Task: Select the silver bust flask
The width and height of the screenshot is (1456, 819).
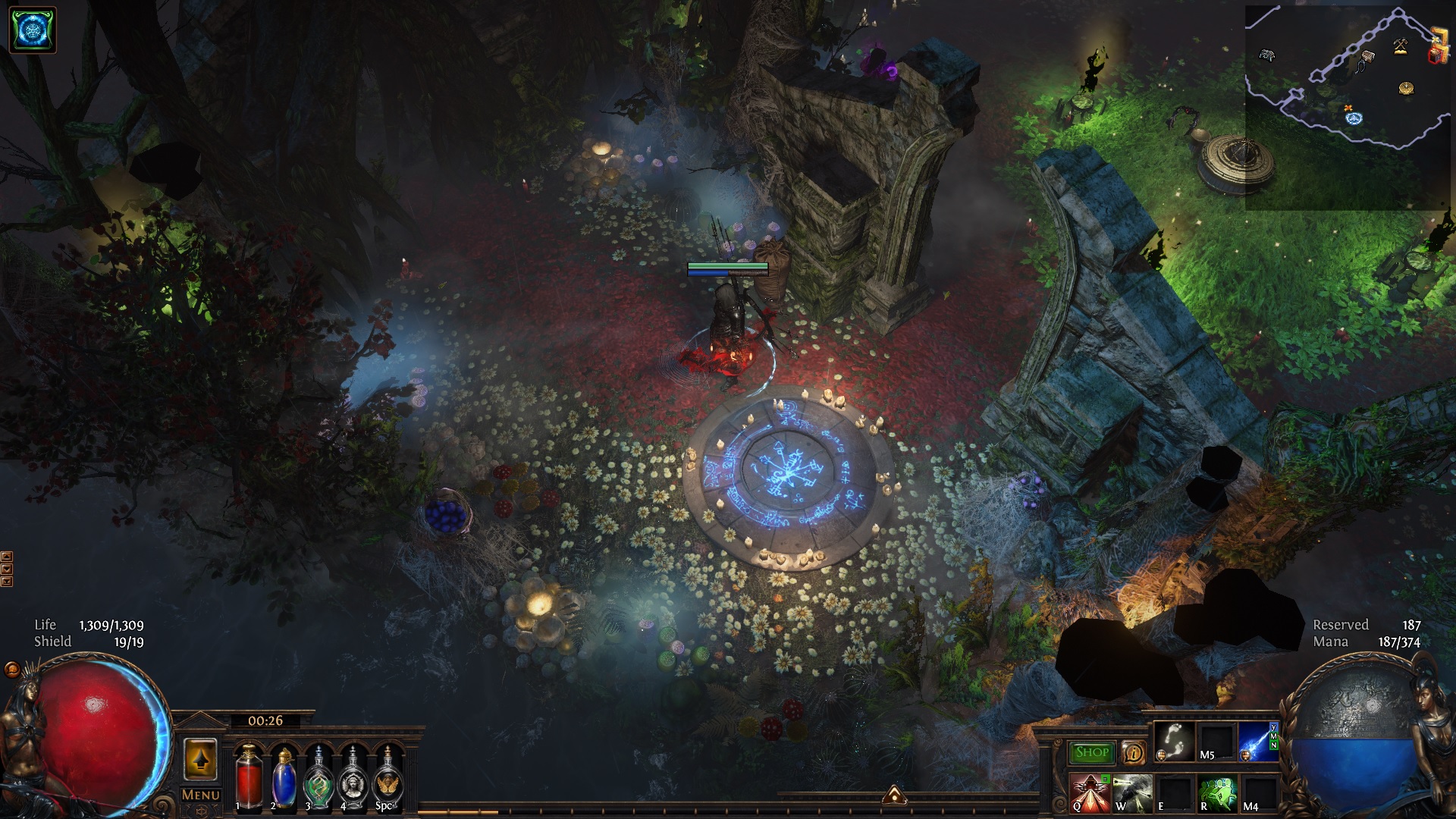Action: tap(353, 777)
